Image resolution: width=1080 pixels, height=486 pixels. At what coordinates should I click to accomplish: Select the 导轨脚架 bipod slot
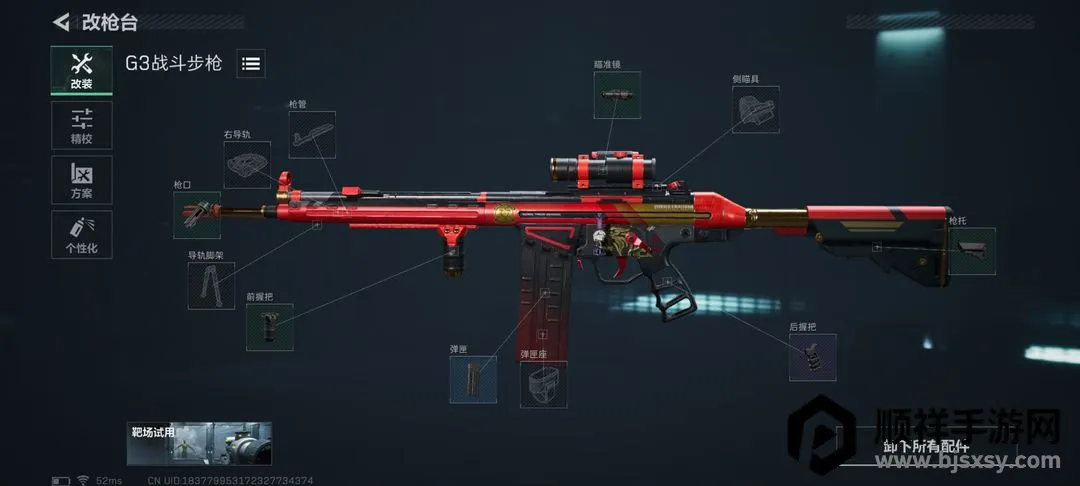[211, 285]
